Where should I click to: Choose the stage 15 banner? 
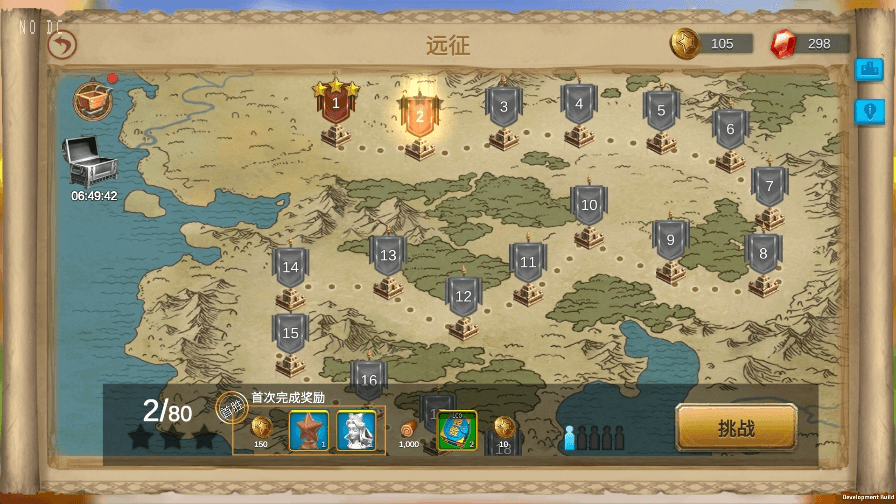click(x=291, y=334)
